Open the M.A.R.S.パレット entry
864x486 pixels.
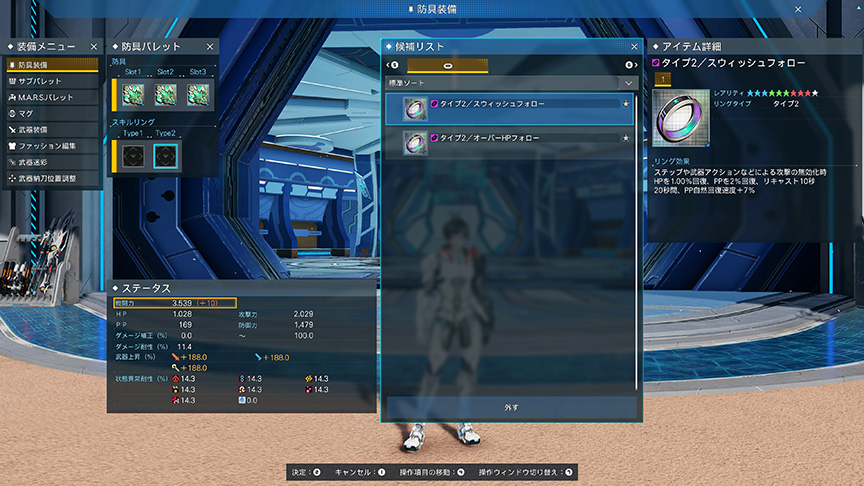[x=50, y=97]
